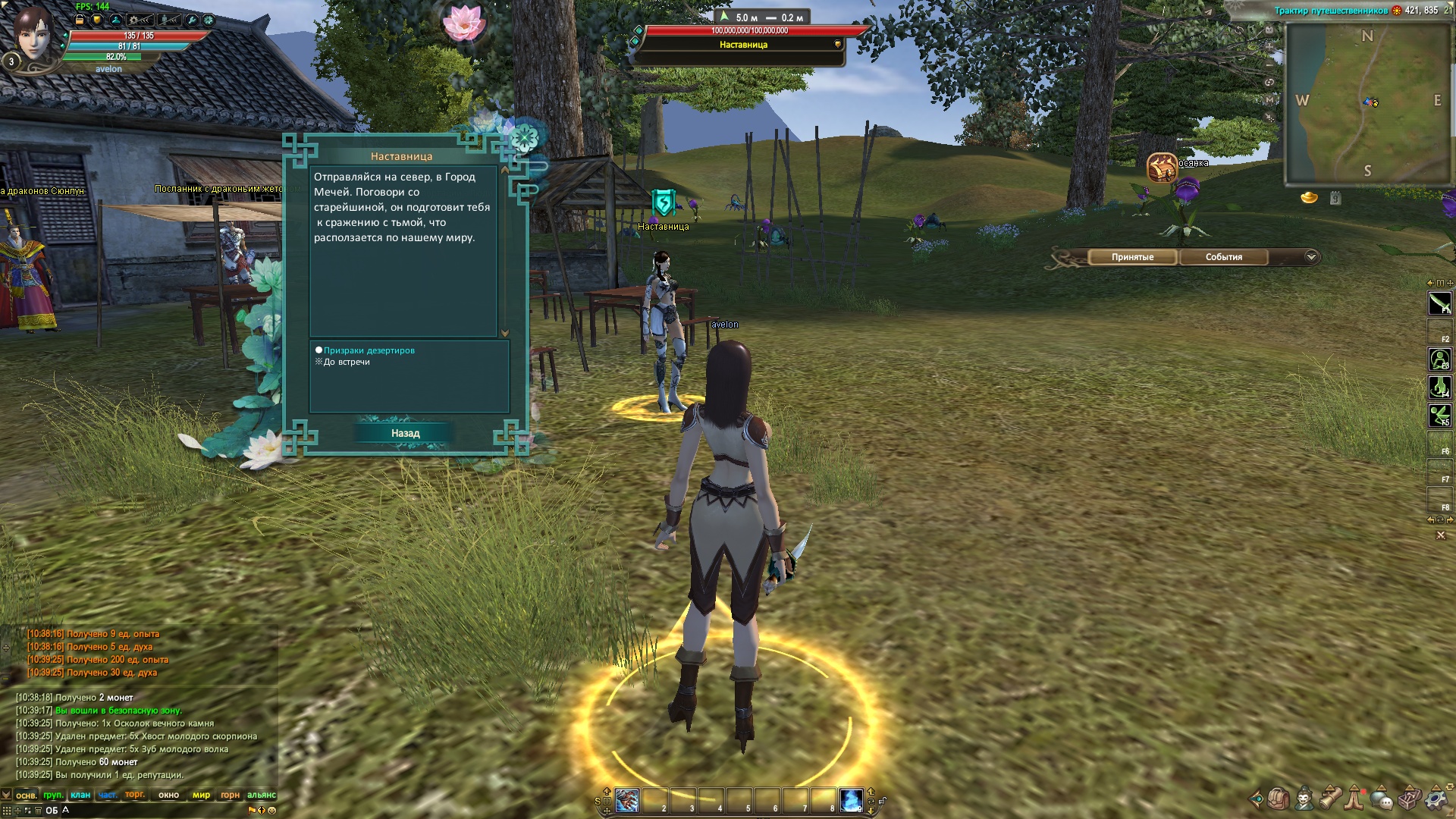
Task: Select the До встречи farewell option
Action: coord(347,362)
